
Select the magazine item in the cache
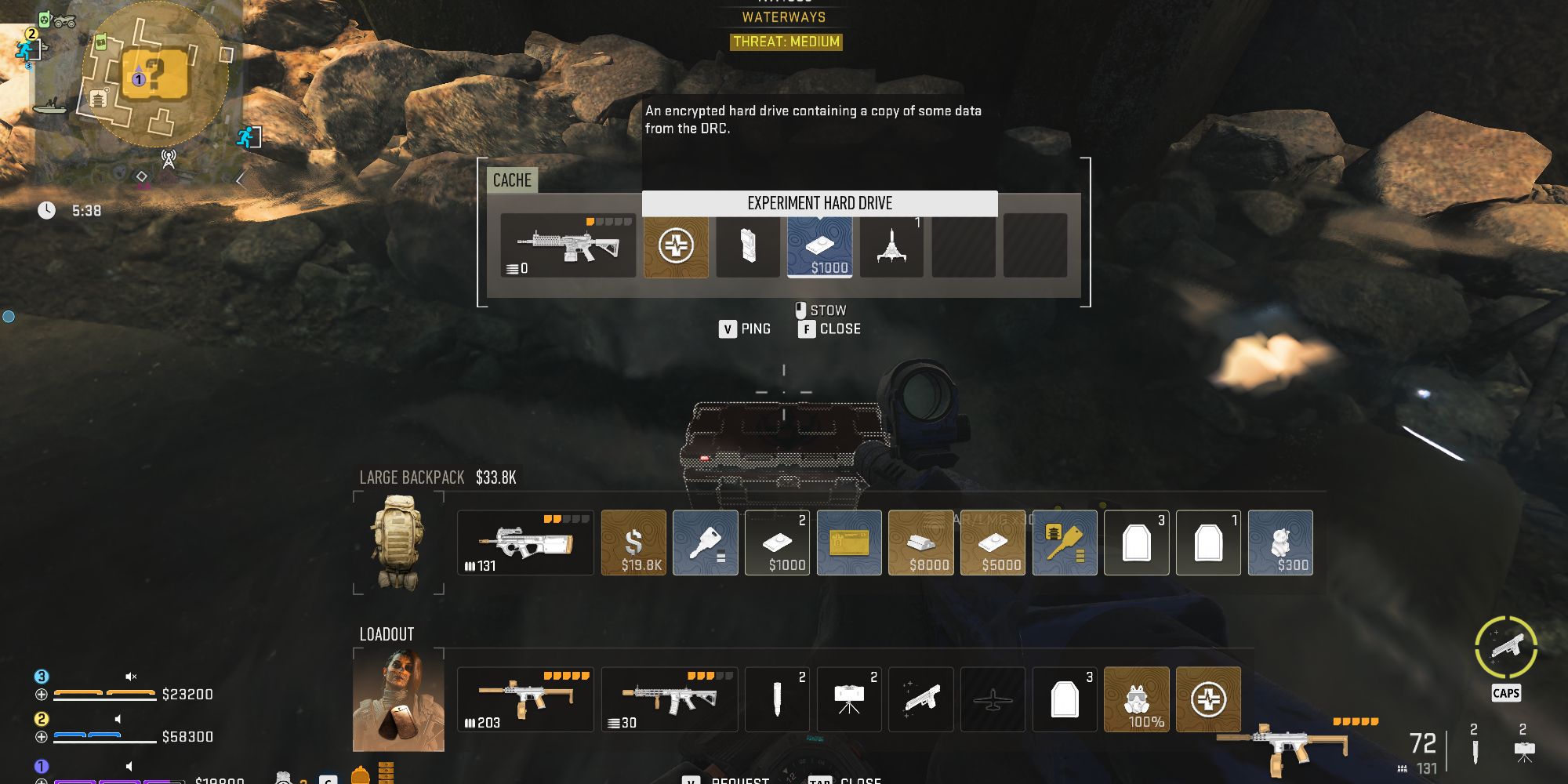click(x=747, y=246)
